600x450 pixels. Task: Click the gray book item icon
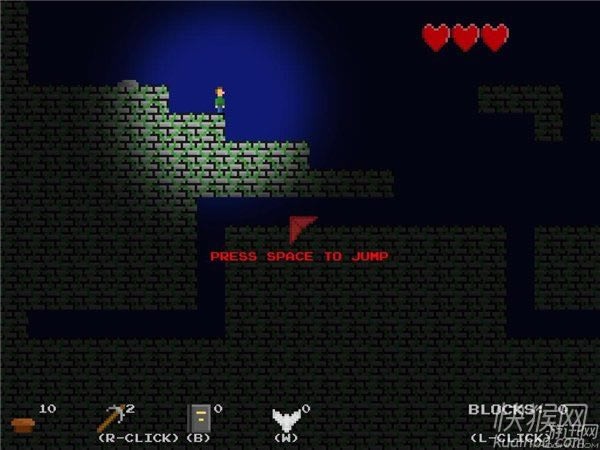tap(198, 418)
